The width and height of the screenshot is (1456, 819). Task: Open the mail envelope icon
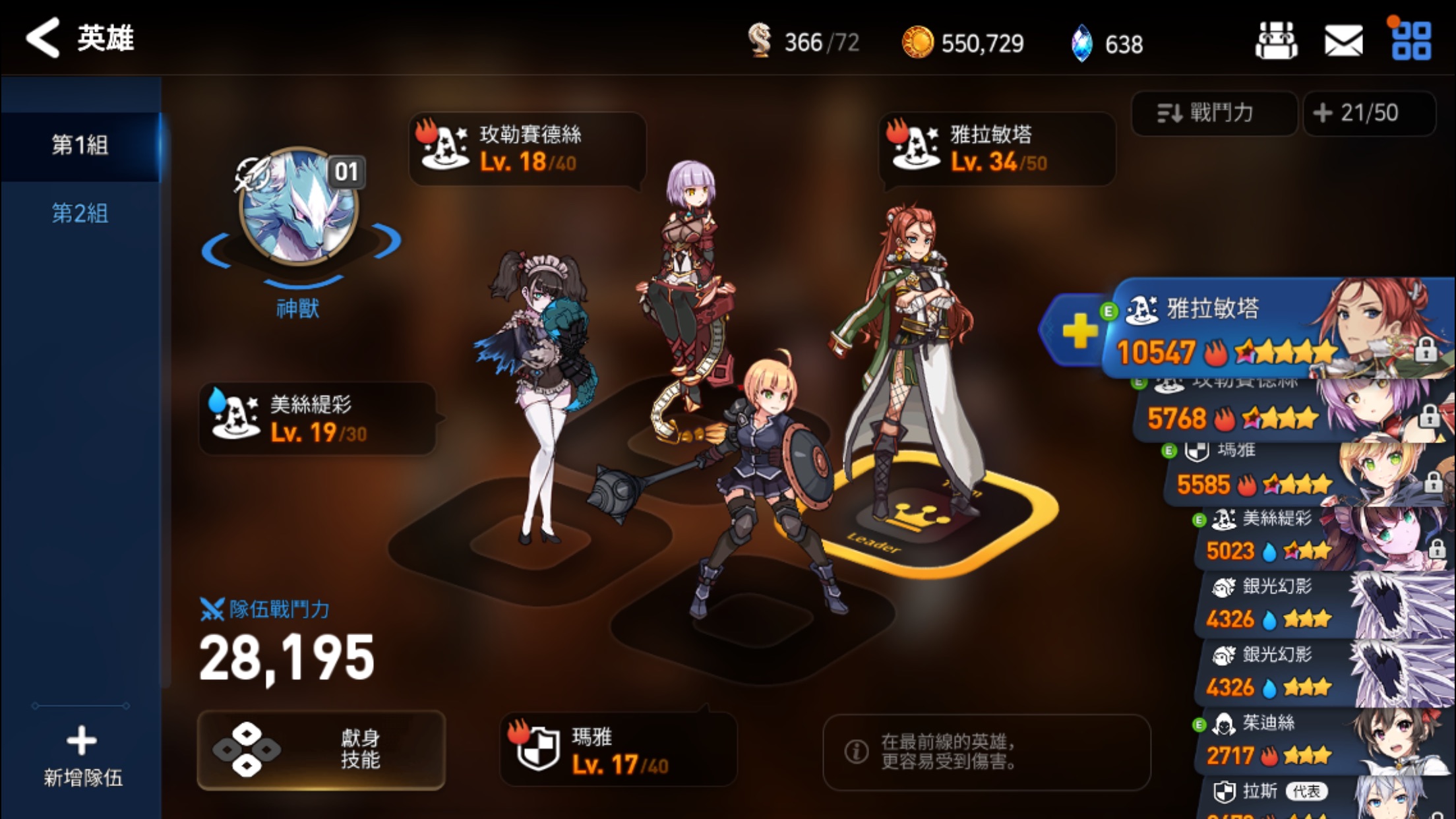click(1343, 42)
